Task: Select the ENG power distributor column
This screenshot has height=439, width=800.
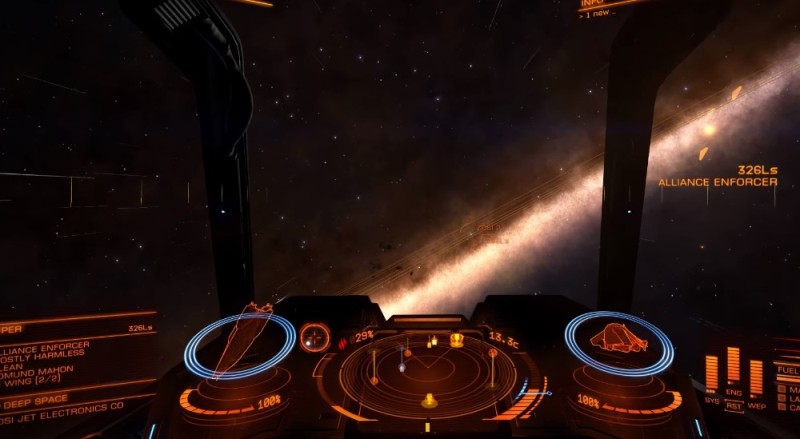Action: click(x=733, y=366)
